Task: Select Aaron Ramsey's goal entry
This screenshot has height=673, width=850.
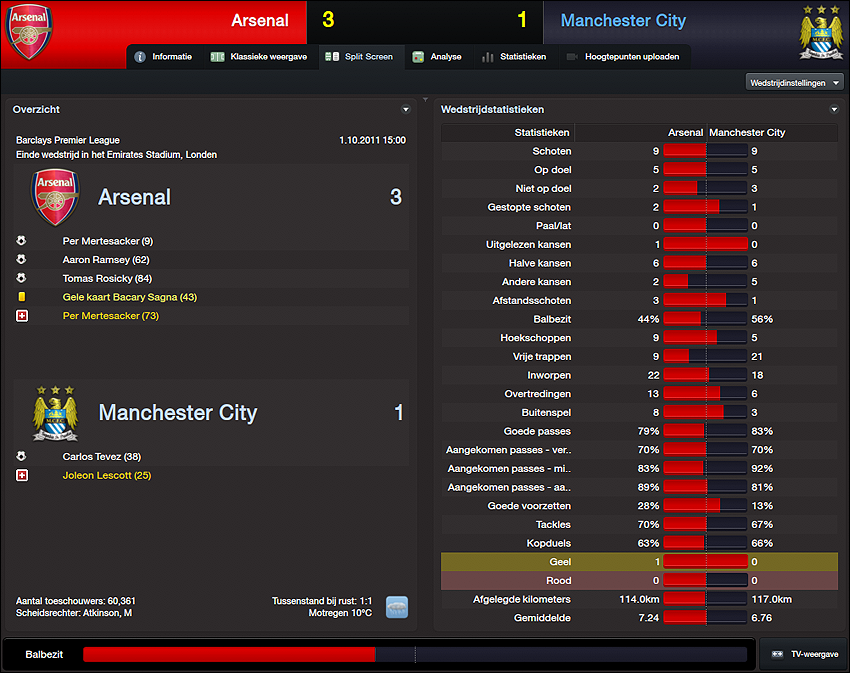Action: click(x=105, y=260)
